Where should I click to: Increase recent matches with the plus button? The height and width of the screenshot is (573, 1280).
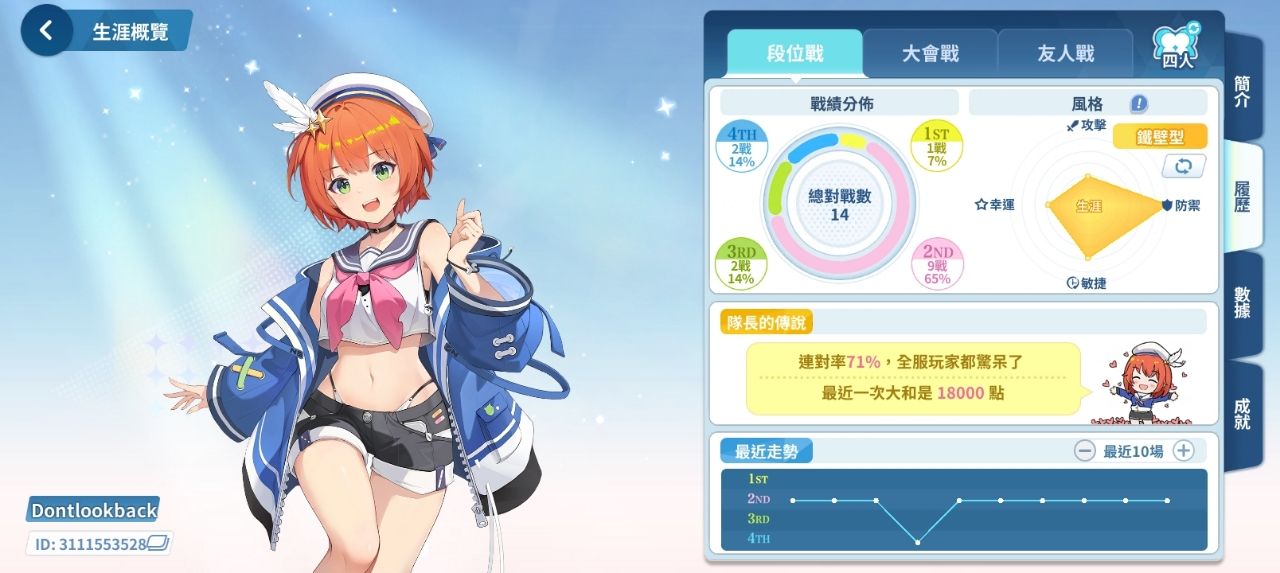point(1183,451)
